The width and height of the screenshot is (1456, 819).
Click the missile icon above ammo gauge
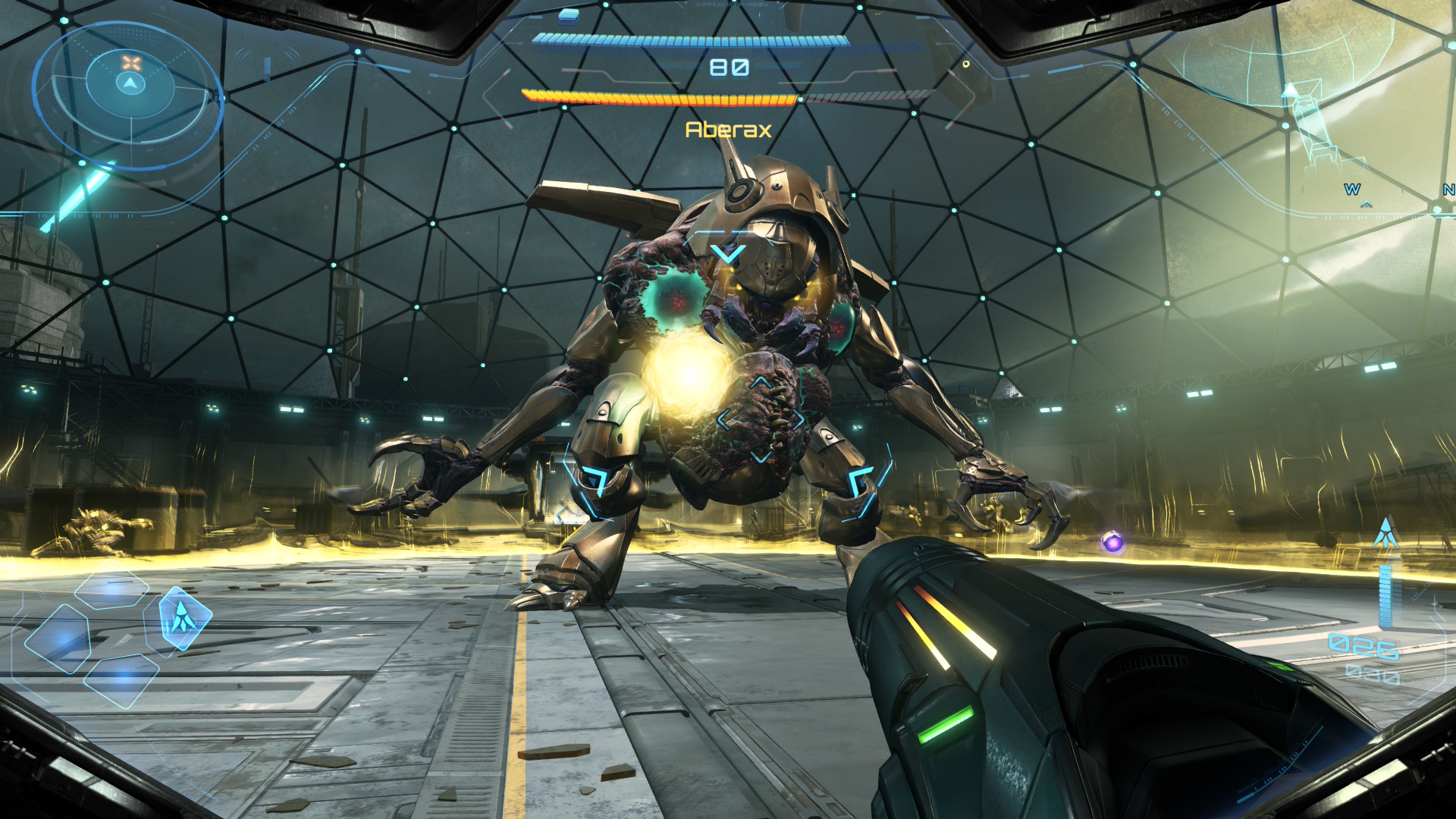click(x=1386, y=533)
